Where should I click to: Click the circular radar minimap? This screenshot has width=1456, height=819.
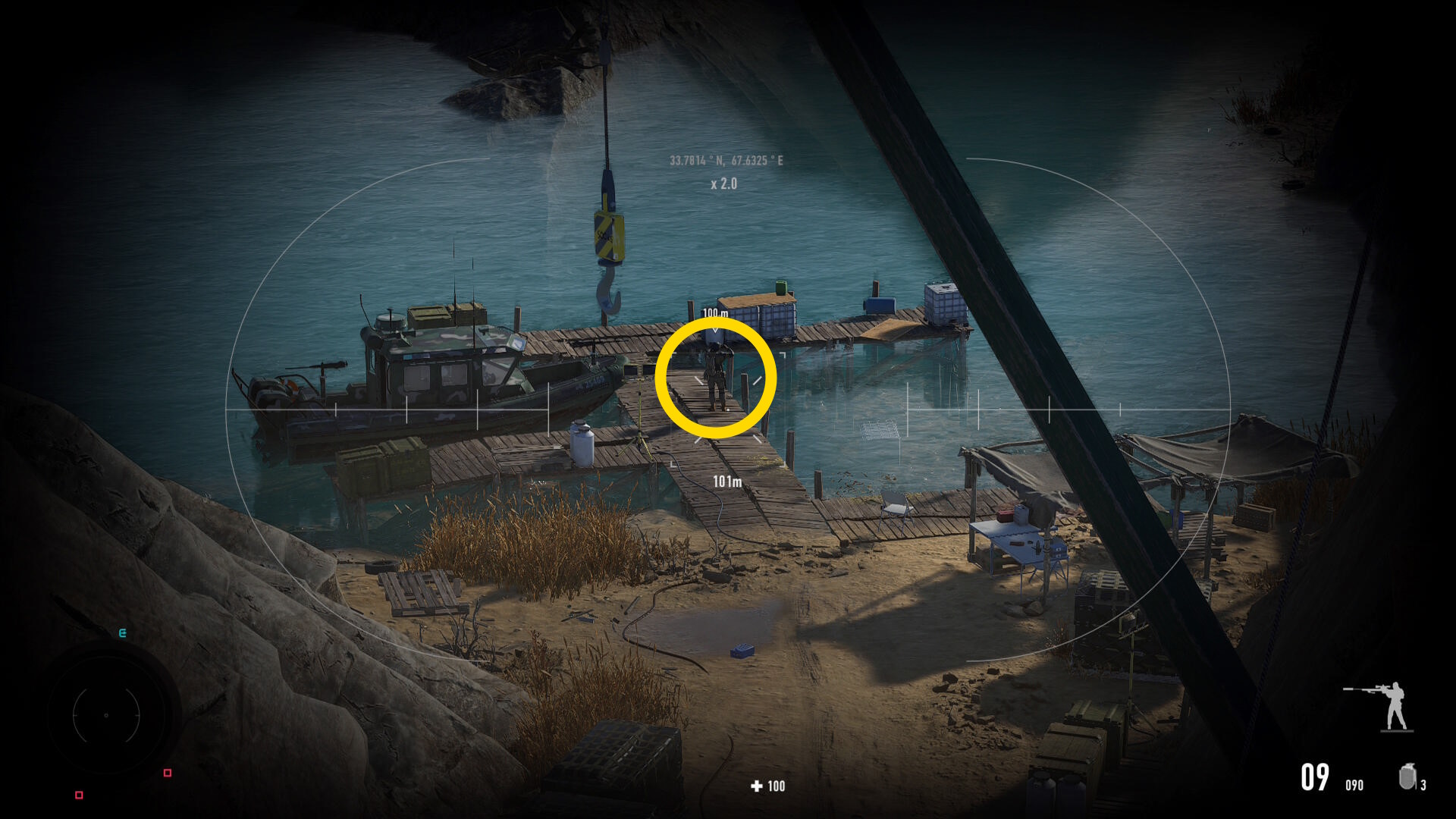pyautogui.click(x=106, y=714)
